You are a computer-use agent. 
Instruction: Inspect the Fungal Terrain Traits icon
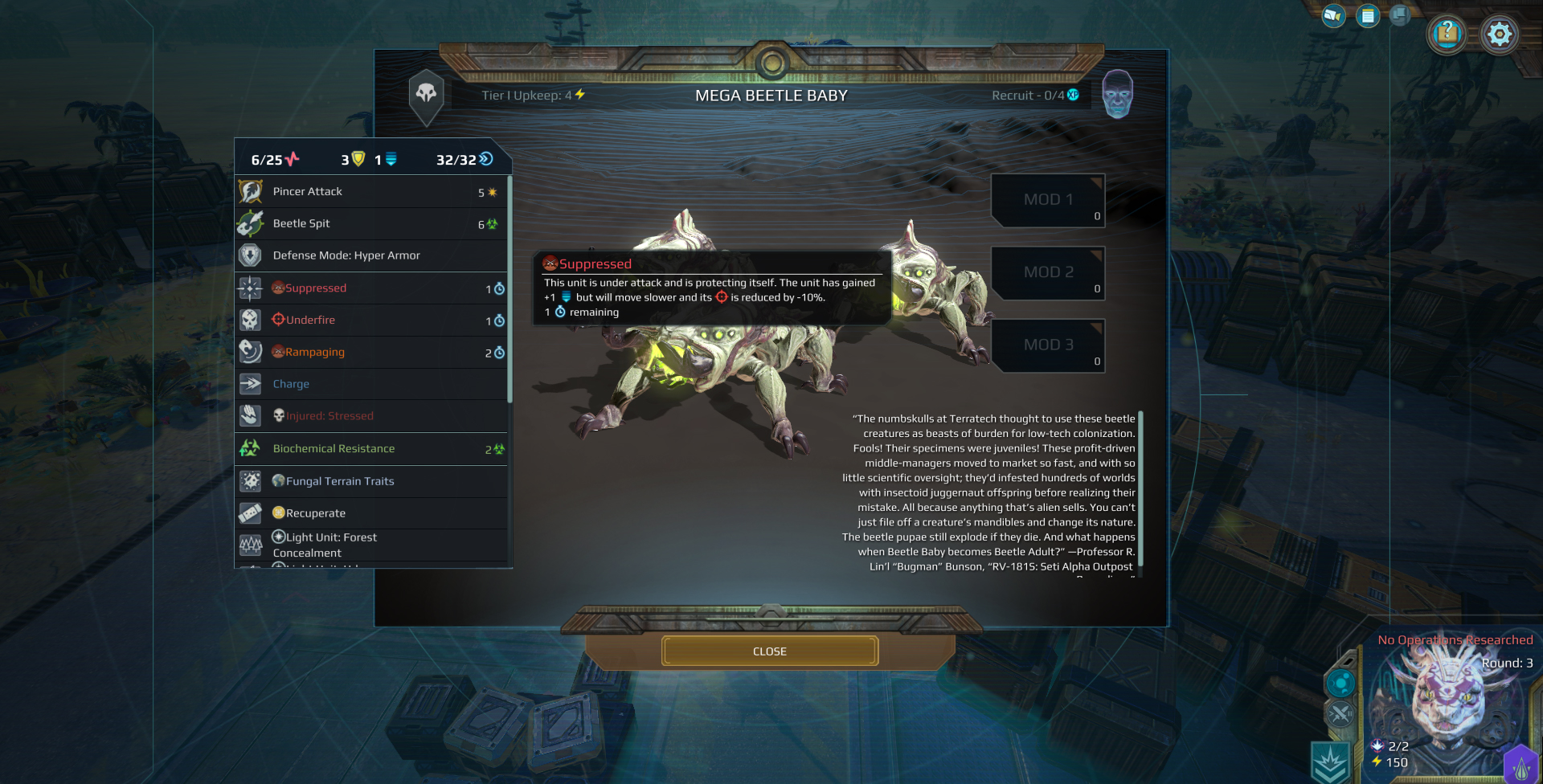pyautogui.click(x=251, y=481)
